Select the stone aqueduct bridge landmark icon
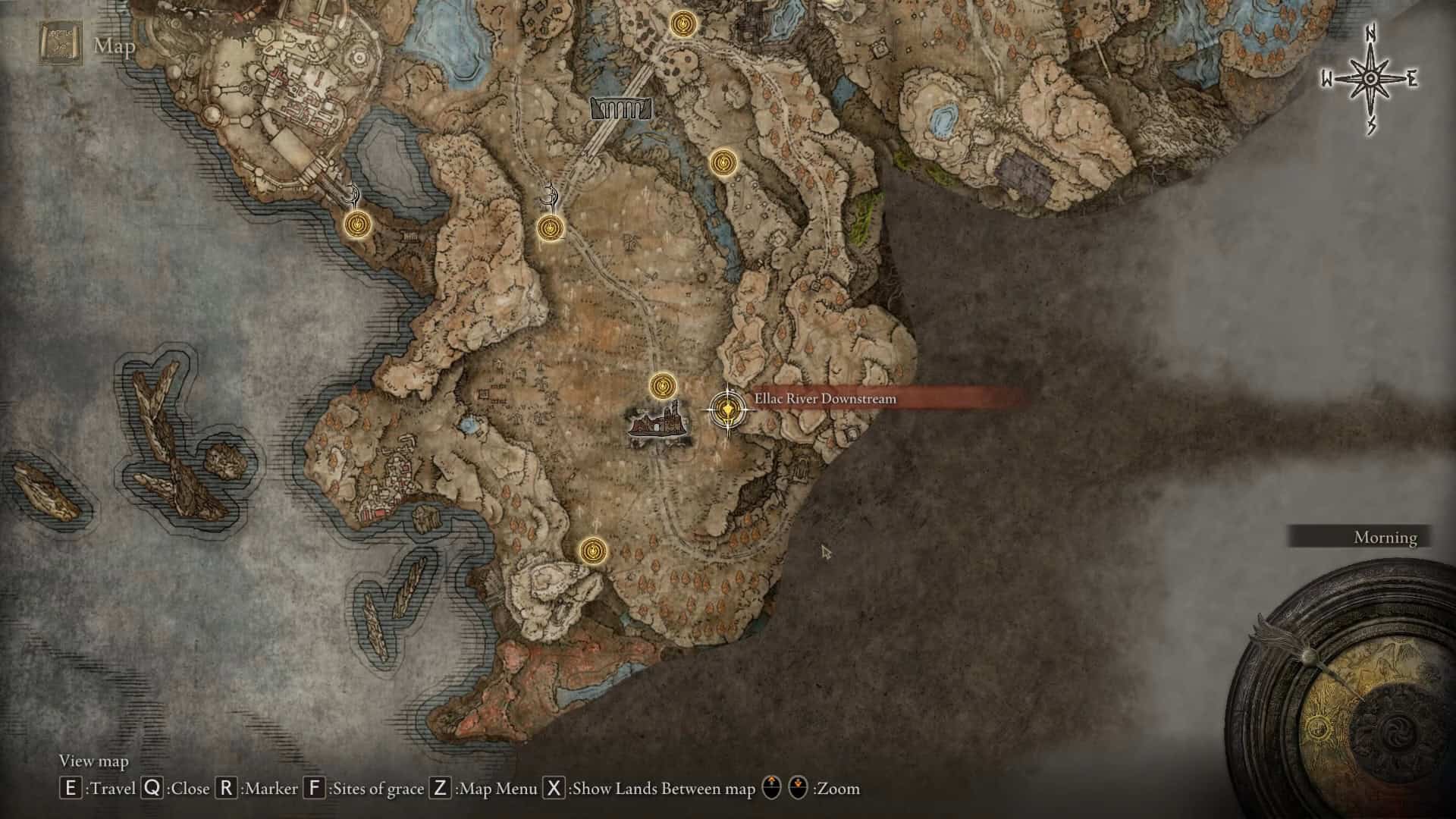Viewport: 1456px width, 819px height. point(621,109)
